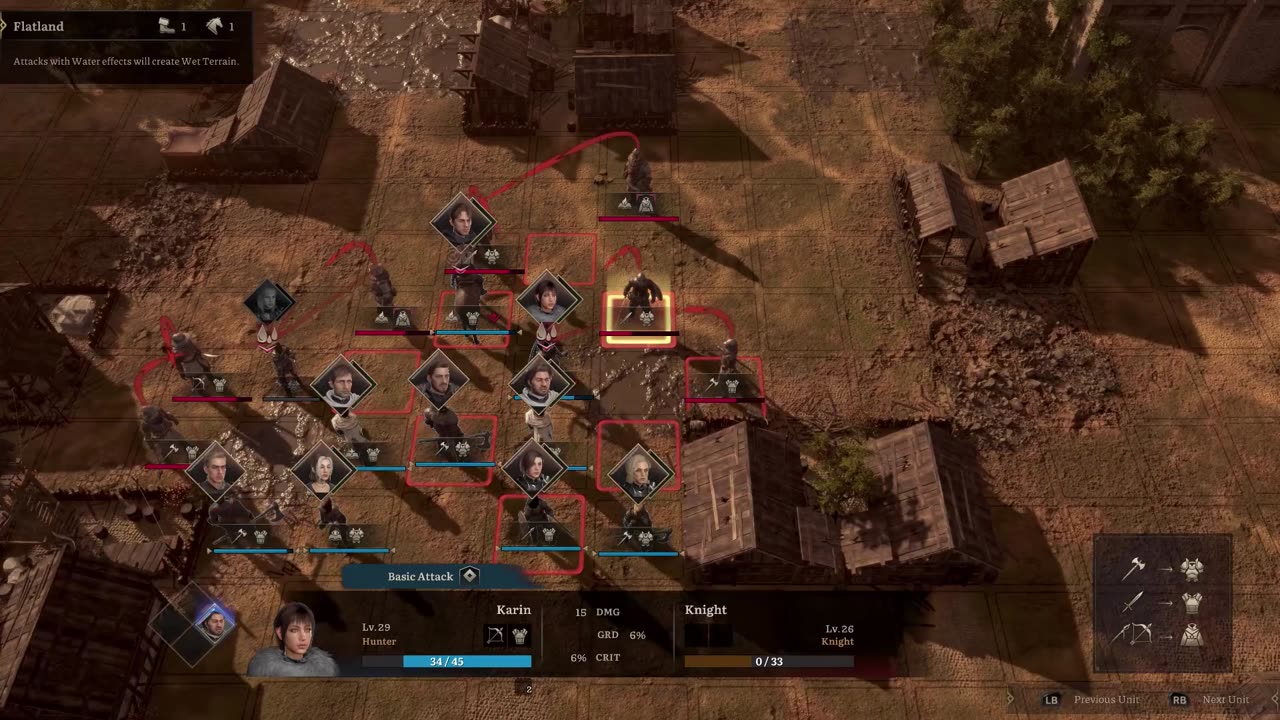Pick the greyed-out unit portrait on the battlefield
The width and height of the screenshot is (1280, 720).
[269, 302]
